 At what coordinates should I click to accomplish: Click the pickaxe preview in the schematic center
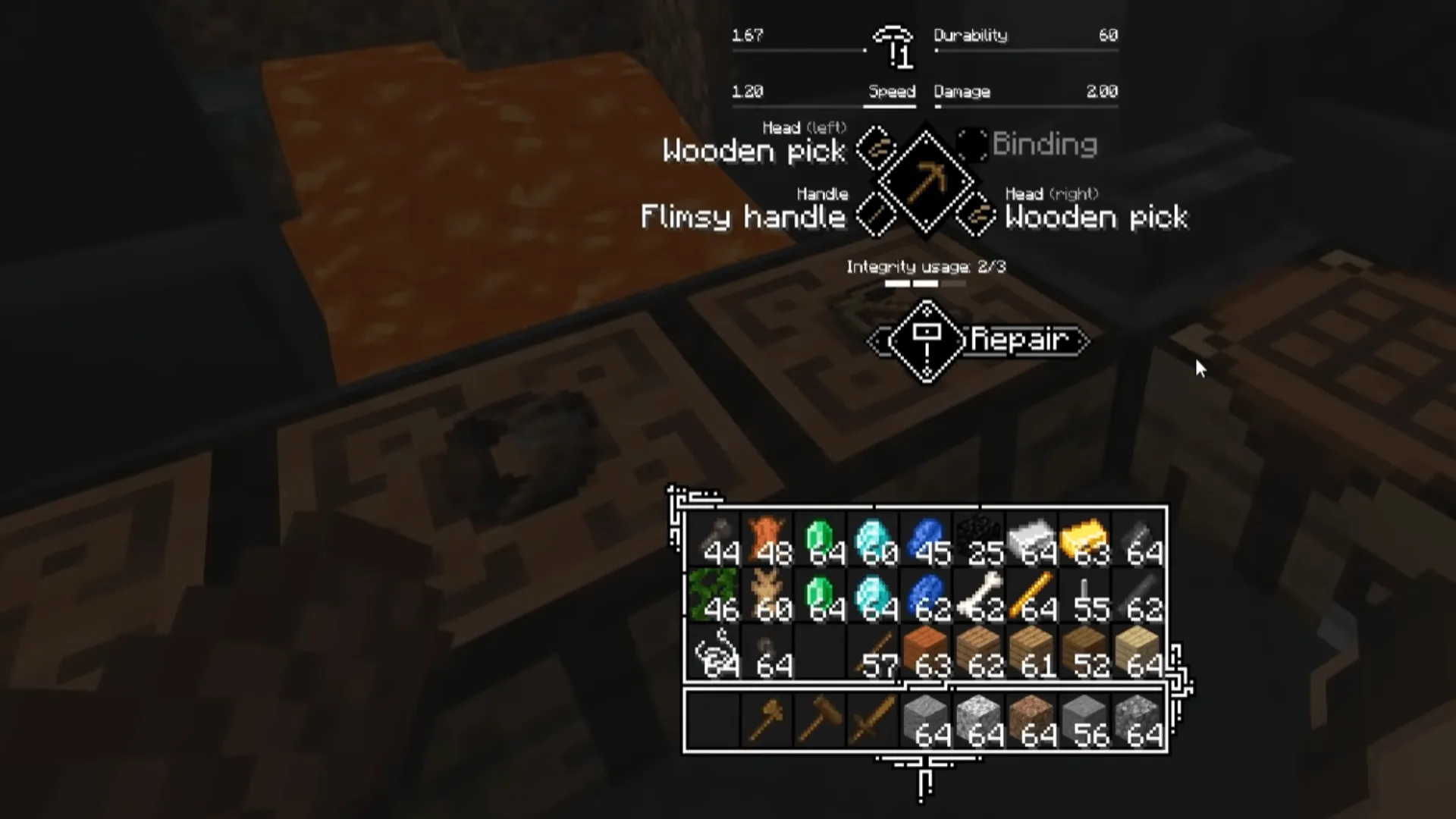pyautogui.click(x=926, y=182)
